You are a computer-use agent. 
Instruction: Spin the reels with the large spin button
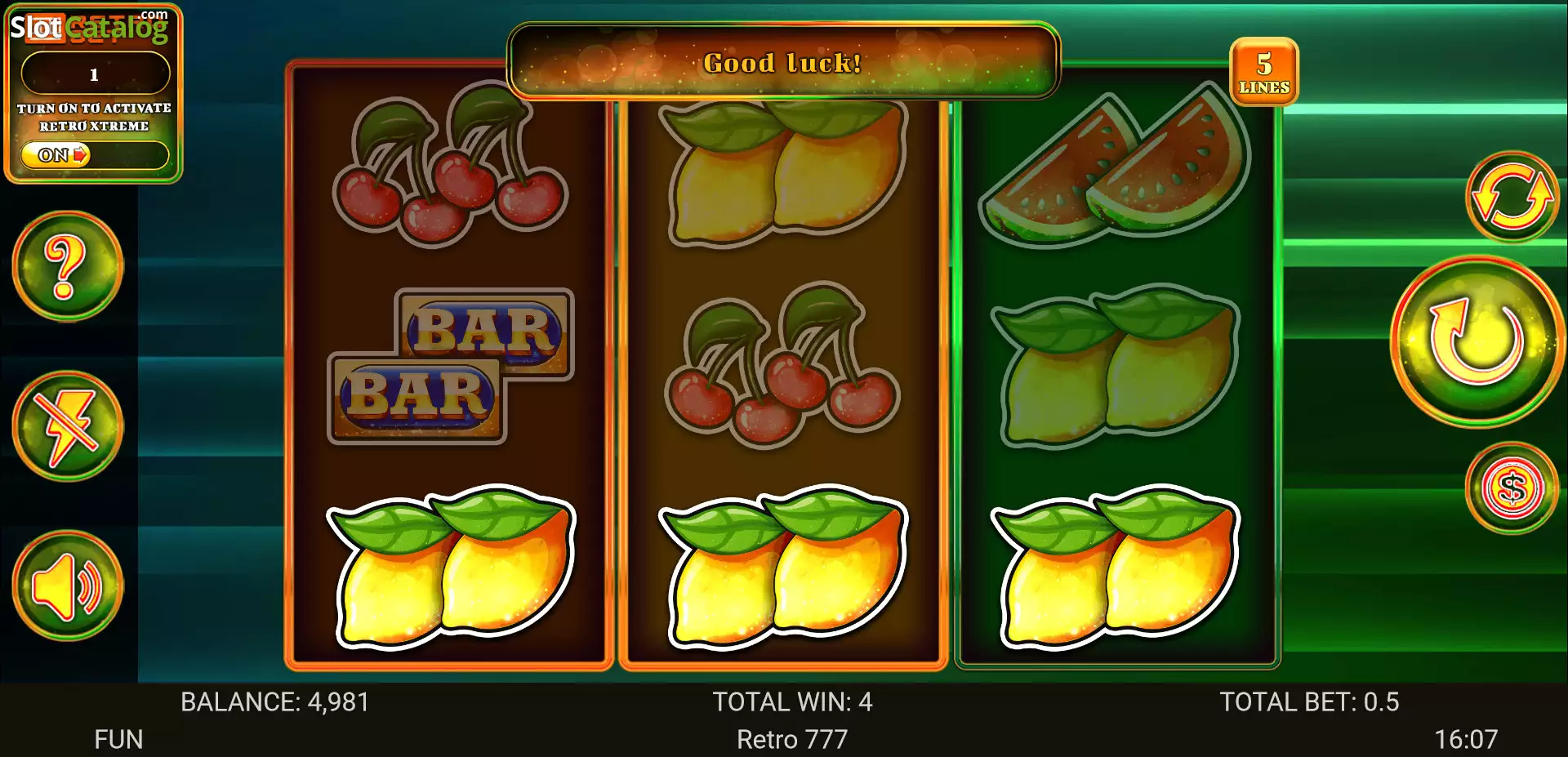[1477, 341]
